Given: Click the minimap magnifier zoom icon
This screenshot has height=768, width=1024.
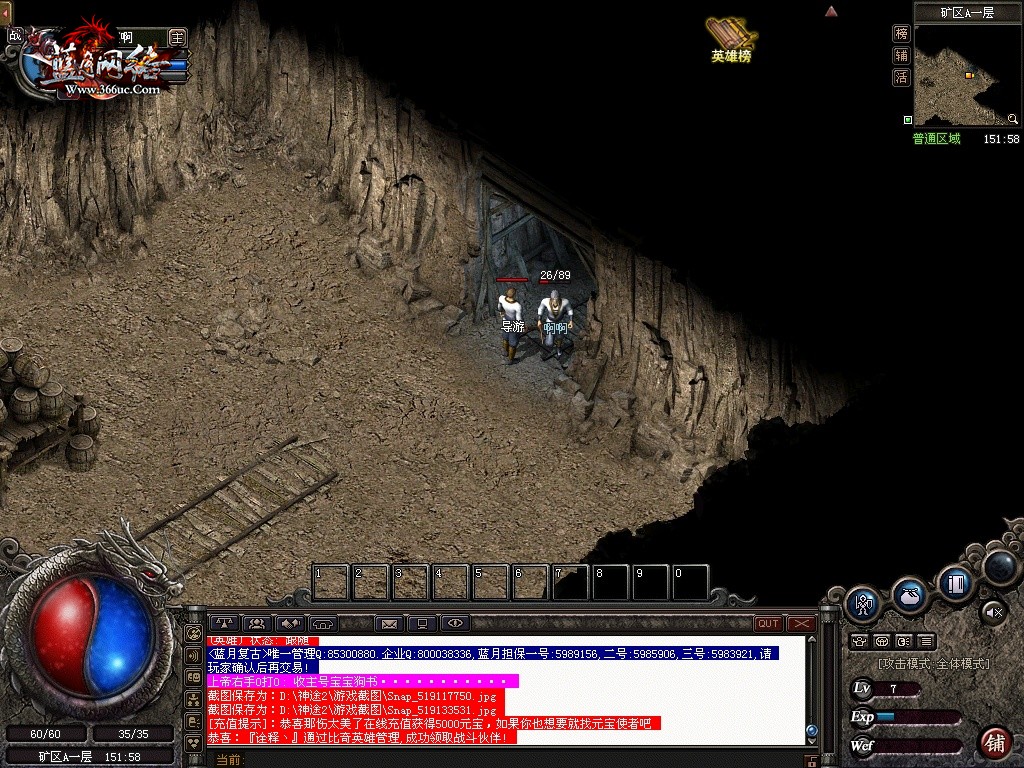Looking at the screenshot, I should click(1013, 119).
